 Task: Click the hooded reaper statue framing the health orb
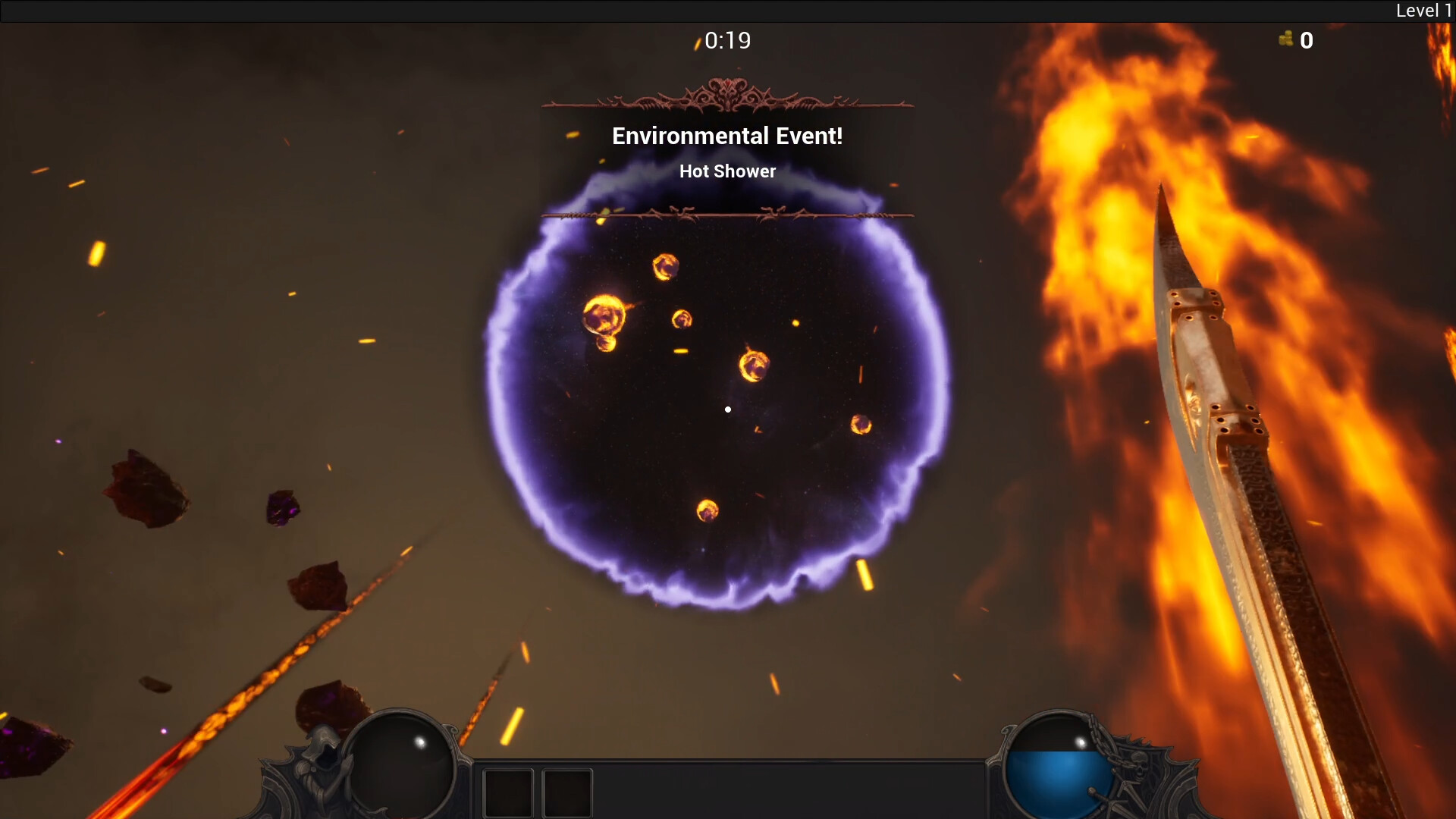click(326, 758)
